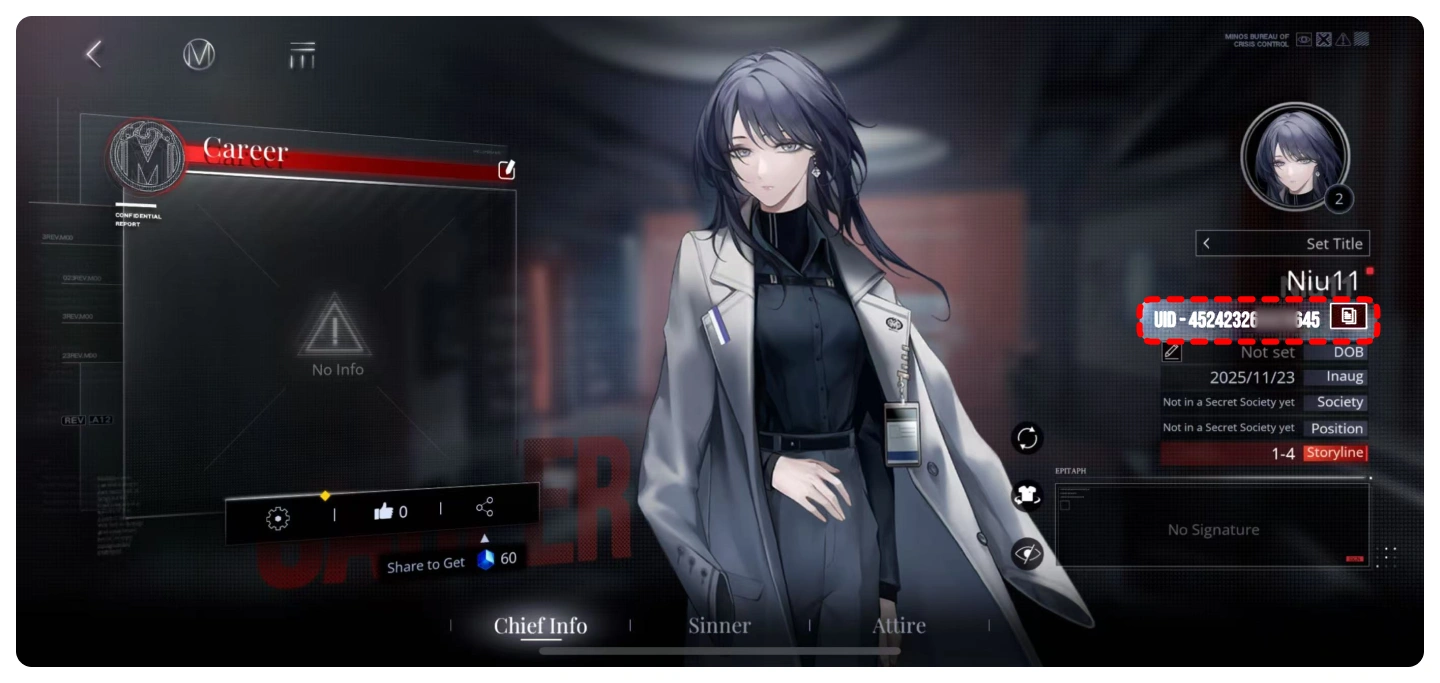This screenshot has width=1440, height=683.
Task: Open the Society info row
Action: (x=1265, y=402)
